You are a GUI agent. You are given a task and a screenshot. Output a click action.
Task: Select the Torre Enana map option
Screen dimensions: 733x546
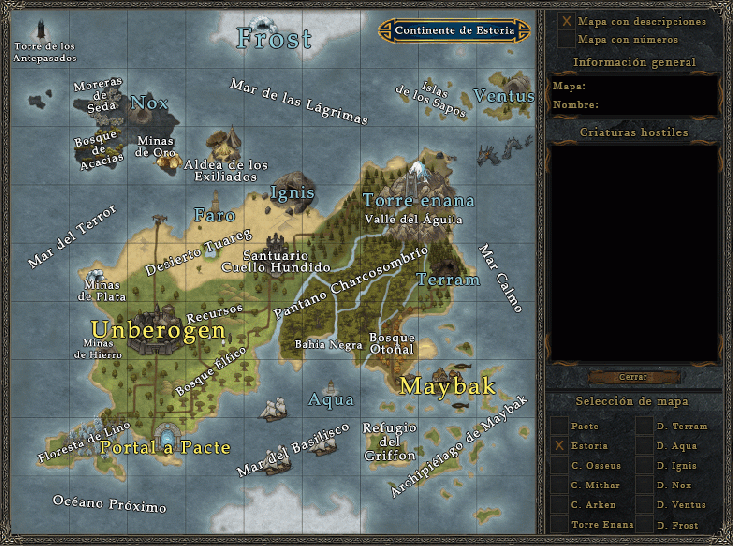coord(560,525)
